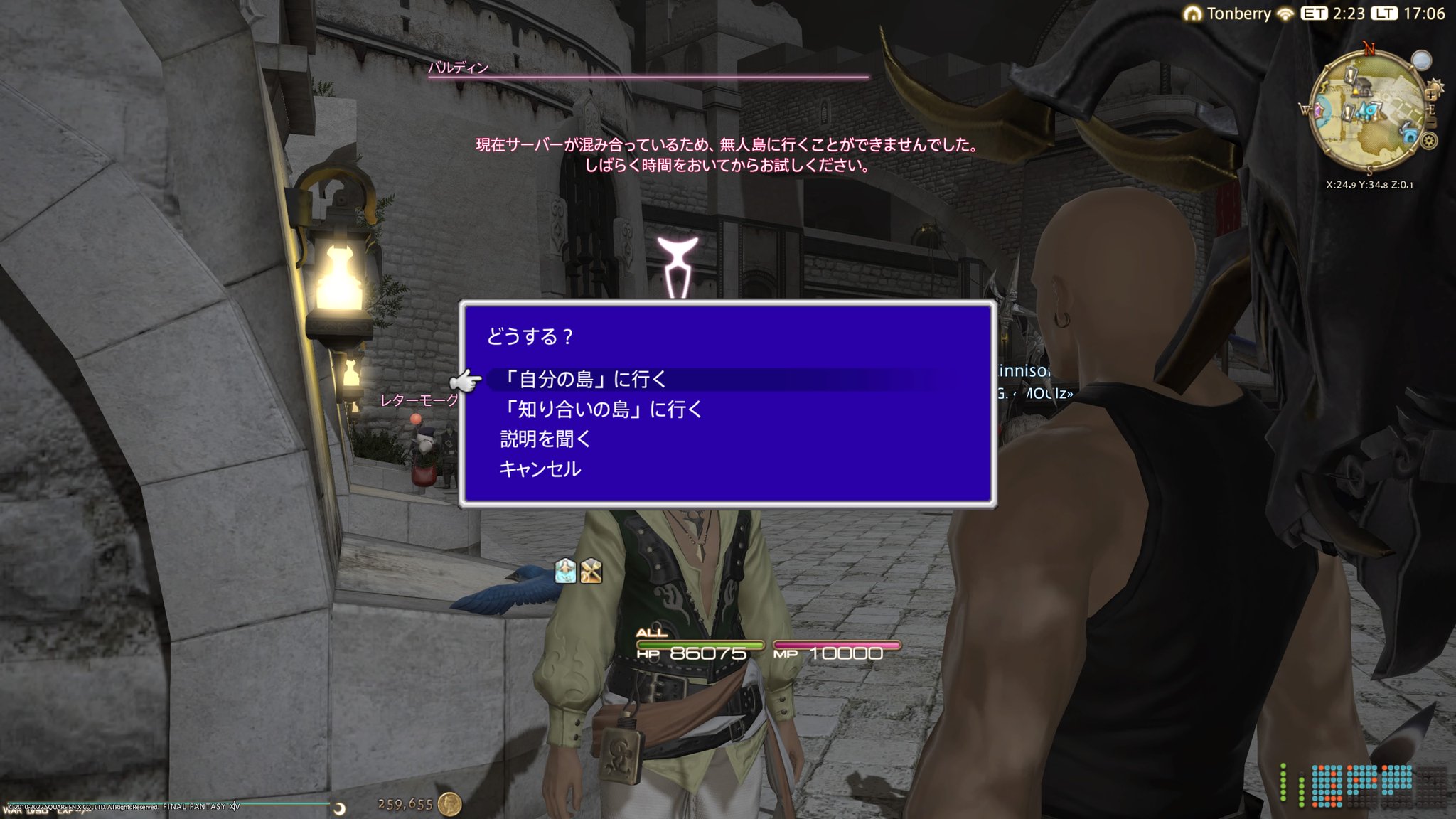1456x819 pixels.
Task: Select キャンセル to close the dialog
Action: [x=540, y=469]
